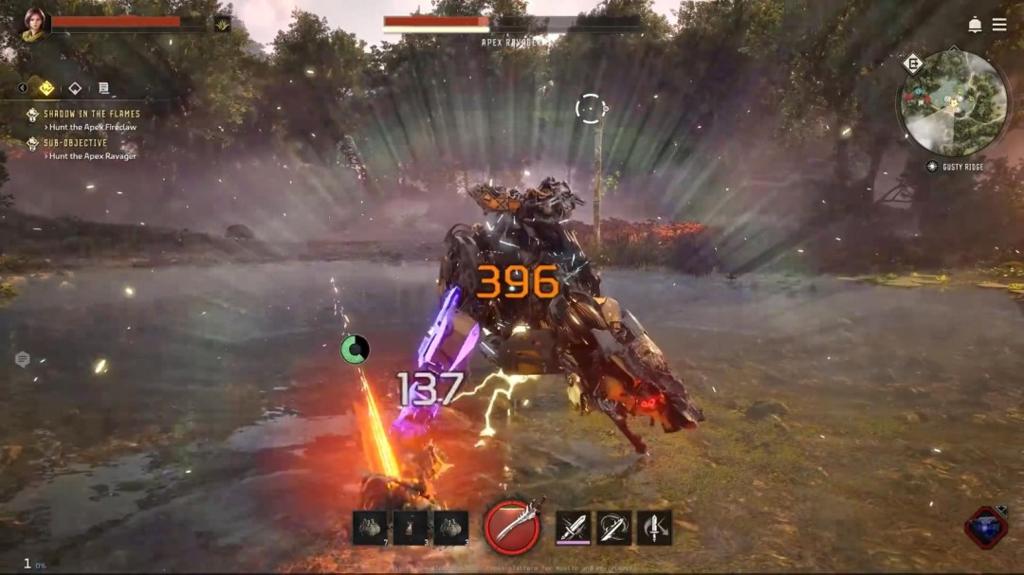This screenshot has height=575, width=1024.
Task: Switch to the white diamond tracker tab
Action: click(74, 88)
